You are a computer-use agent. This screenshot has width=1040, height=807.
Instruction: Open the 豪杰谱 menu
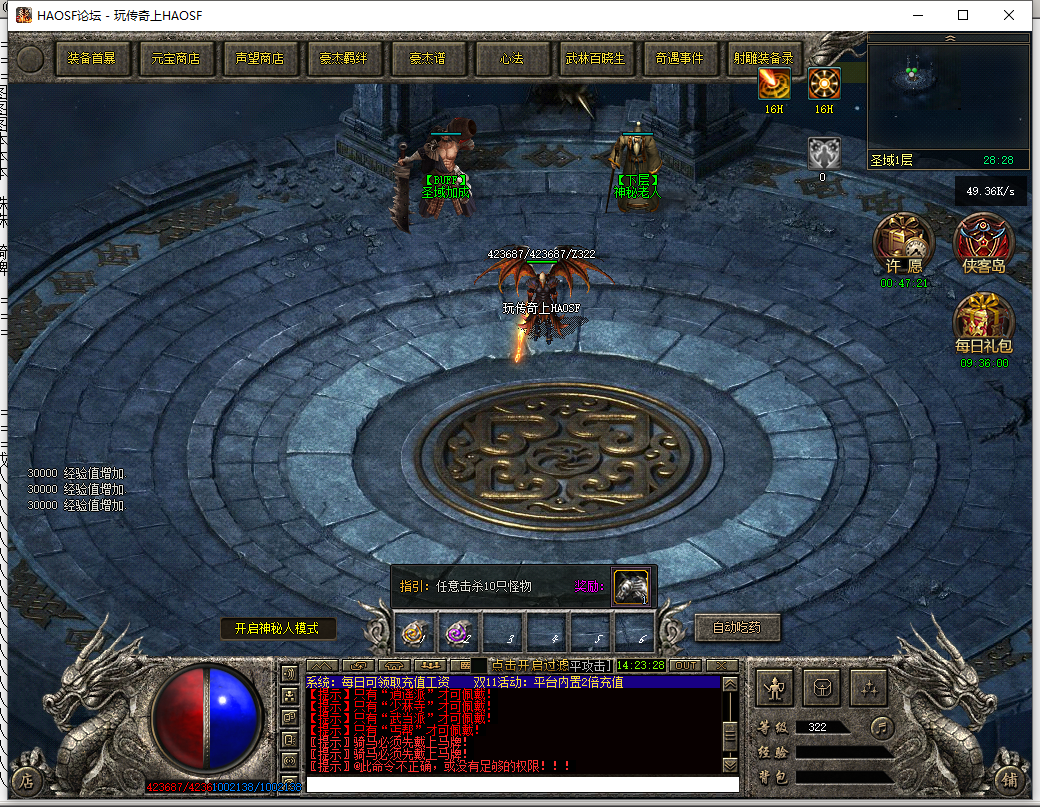[428, 59]
